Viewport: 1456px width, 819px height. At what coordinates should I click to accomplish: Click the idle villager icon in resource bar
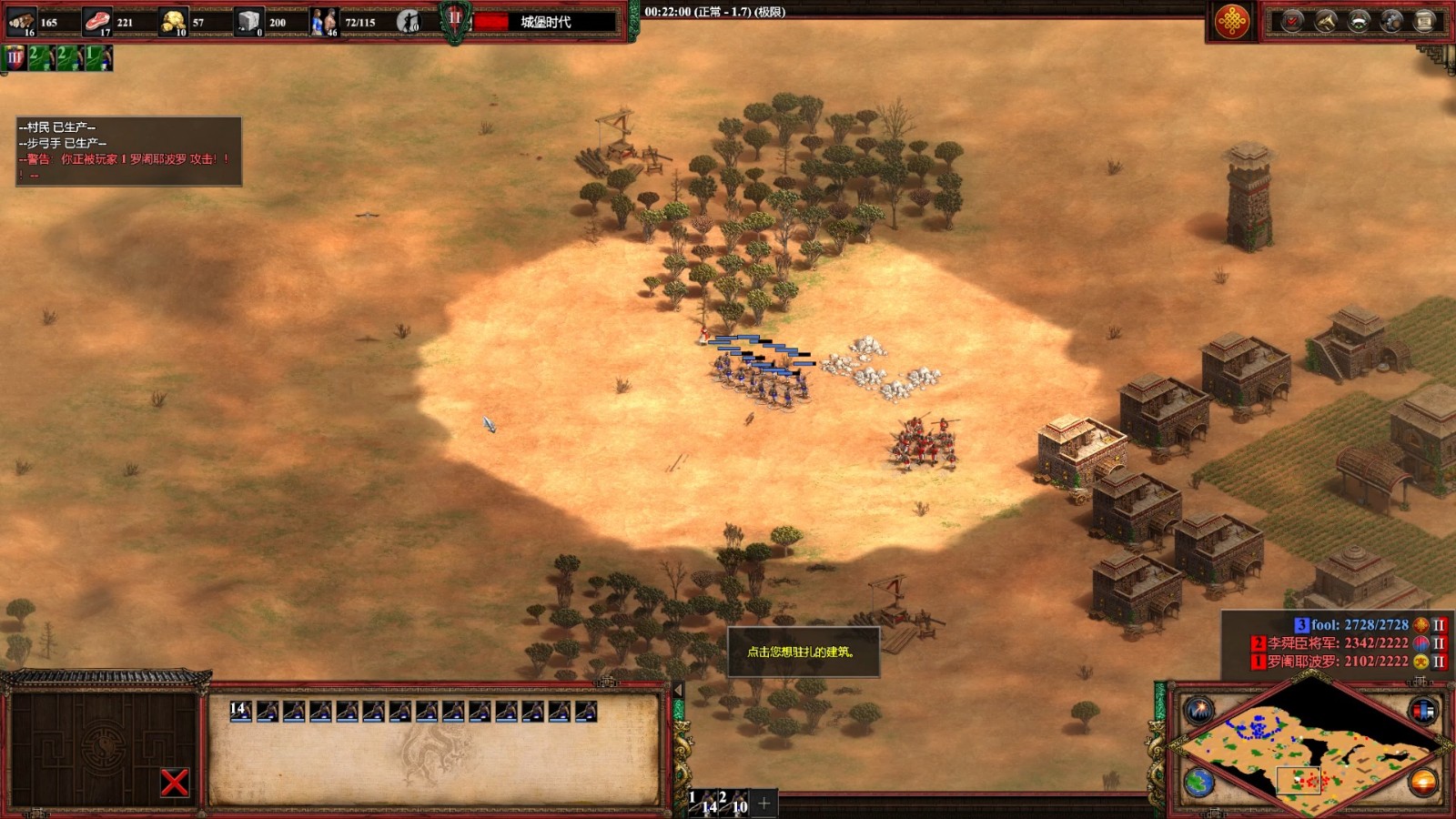tap(409, 21)
